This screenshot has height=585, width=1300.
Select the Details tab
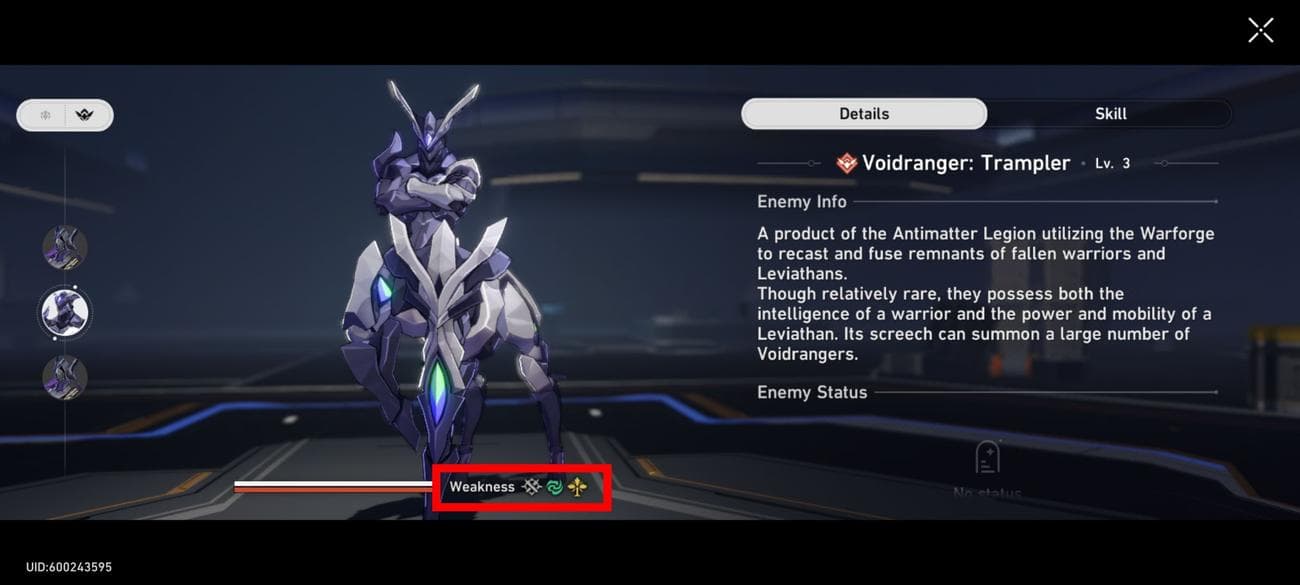click(864, 114)
